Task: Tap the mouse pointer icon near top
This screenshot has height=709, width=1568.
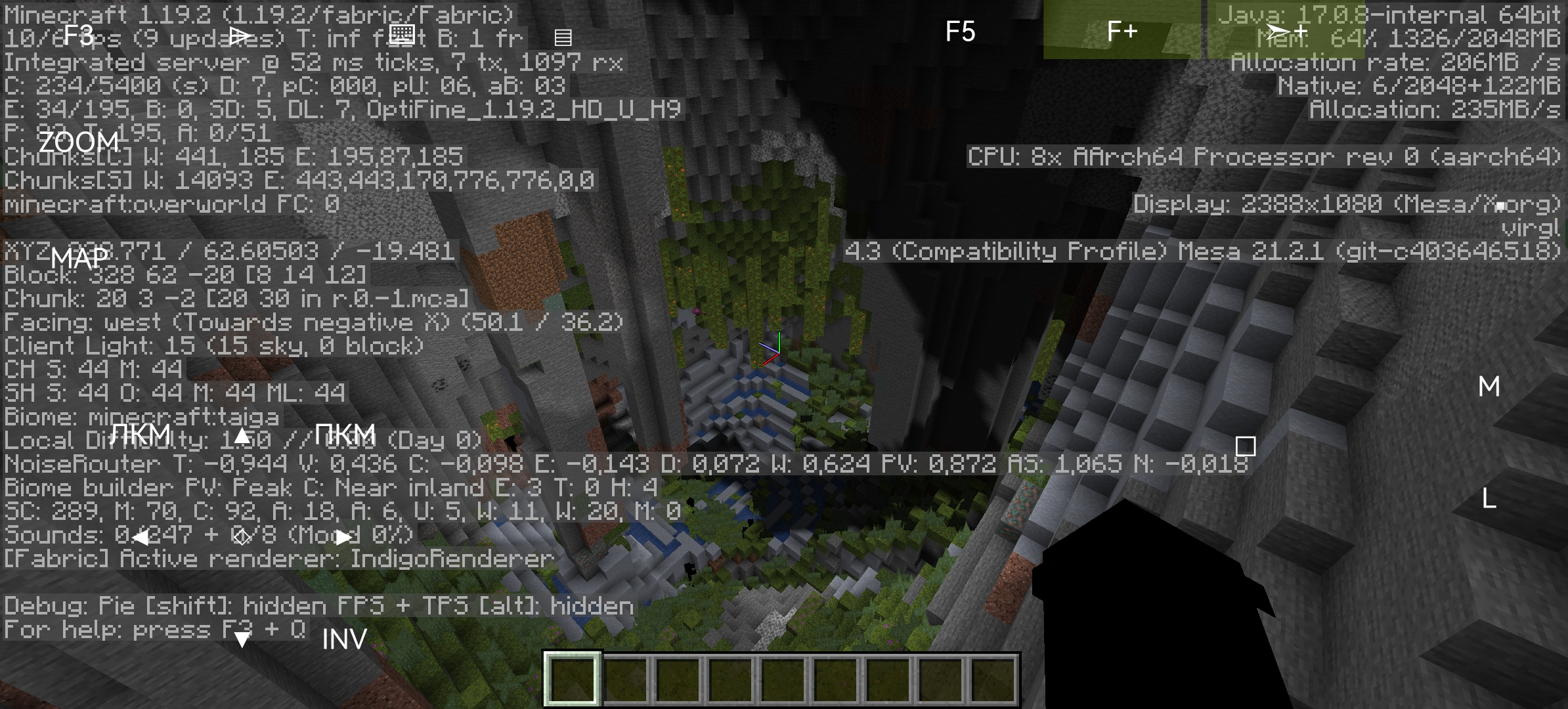Action: coord(239,36)
